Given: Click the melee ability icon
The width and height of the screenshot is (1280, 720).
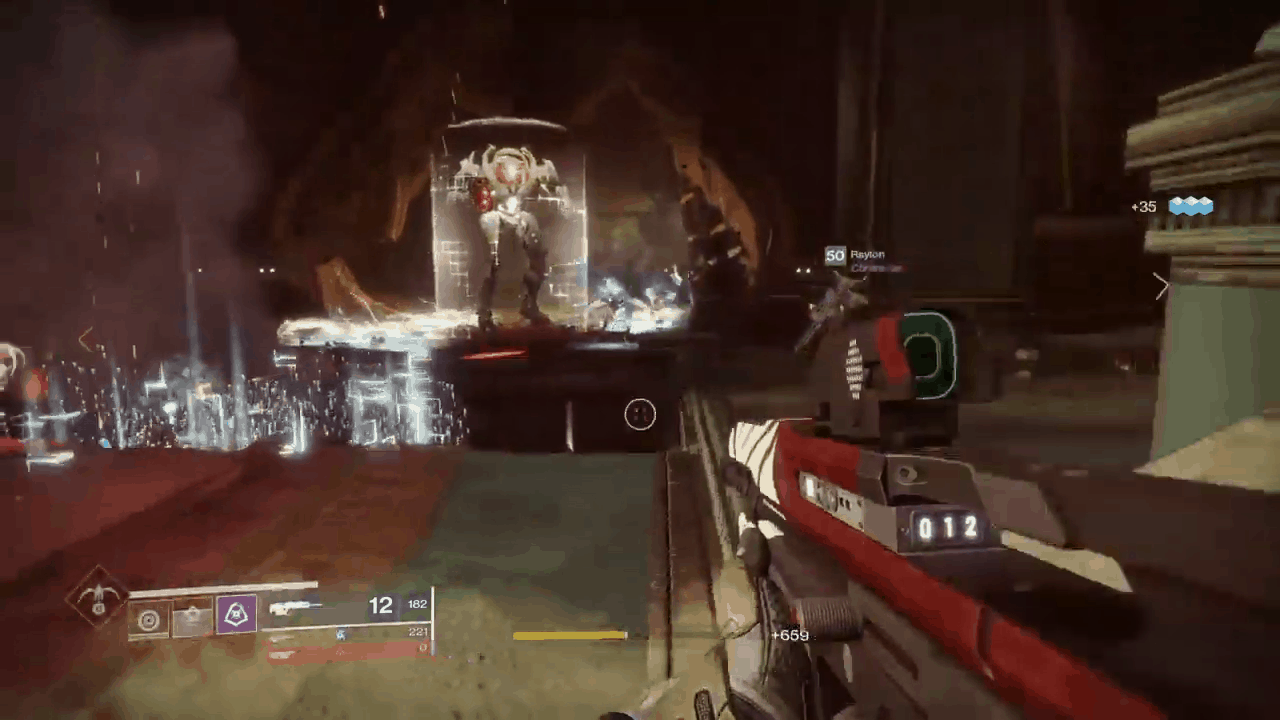Looking at the screenshot, I should 192,617.
